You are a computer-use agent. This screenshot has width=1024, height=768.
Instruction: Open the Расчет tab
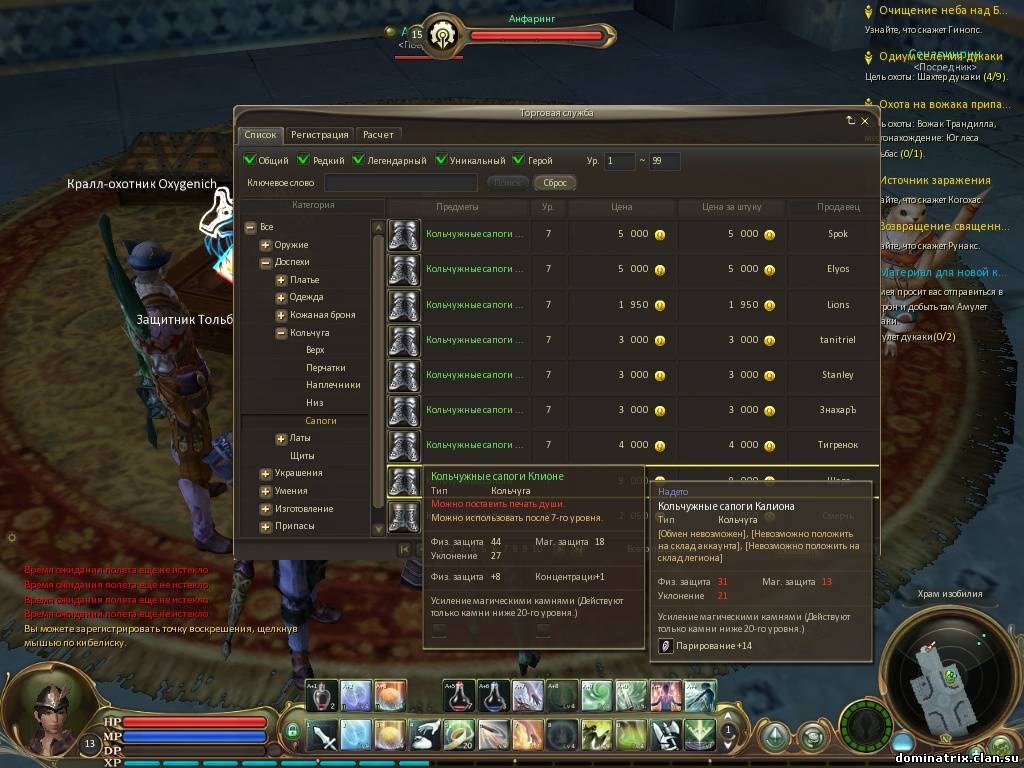378,134
